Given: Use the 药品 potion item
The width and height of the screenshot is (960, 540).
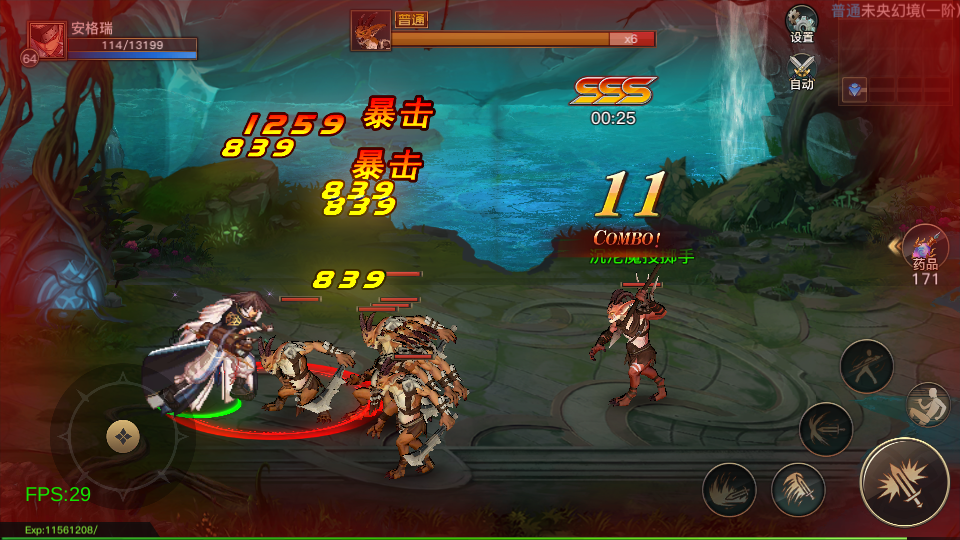Looking at the screenshot, I should tap(925, 247).
